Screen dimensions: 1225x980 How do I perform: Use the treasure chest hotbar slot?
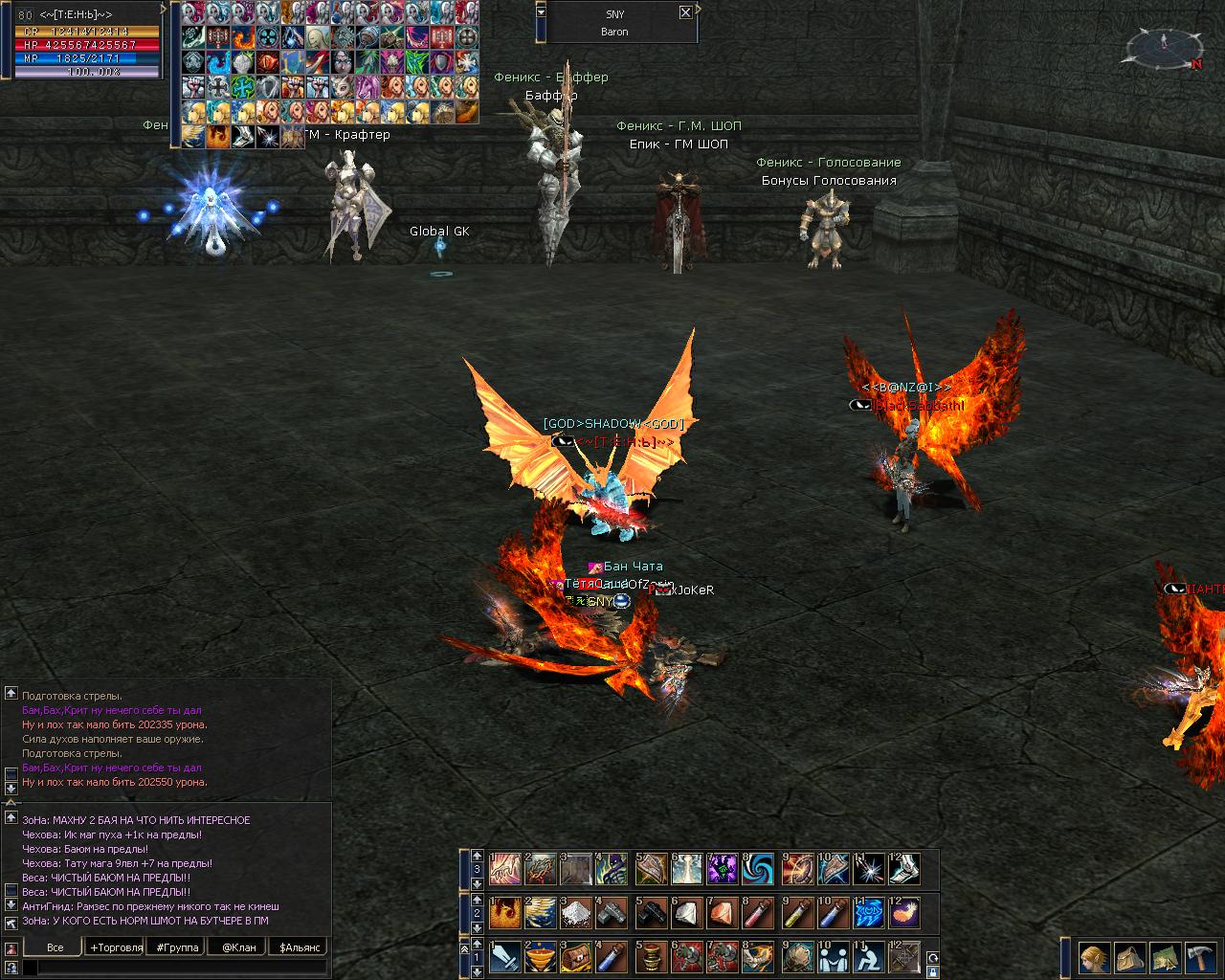(577, 956)
